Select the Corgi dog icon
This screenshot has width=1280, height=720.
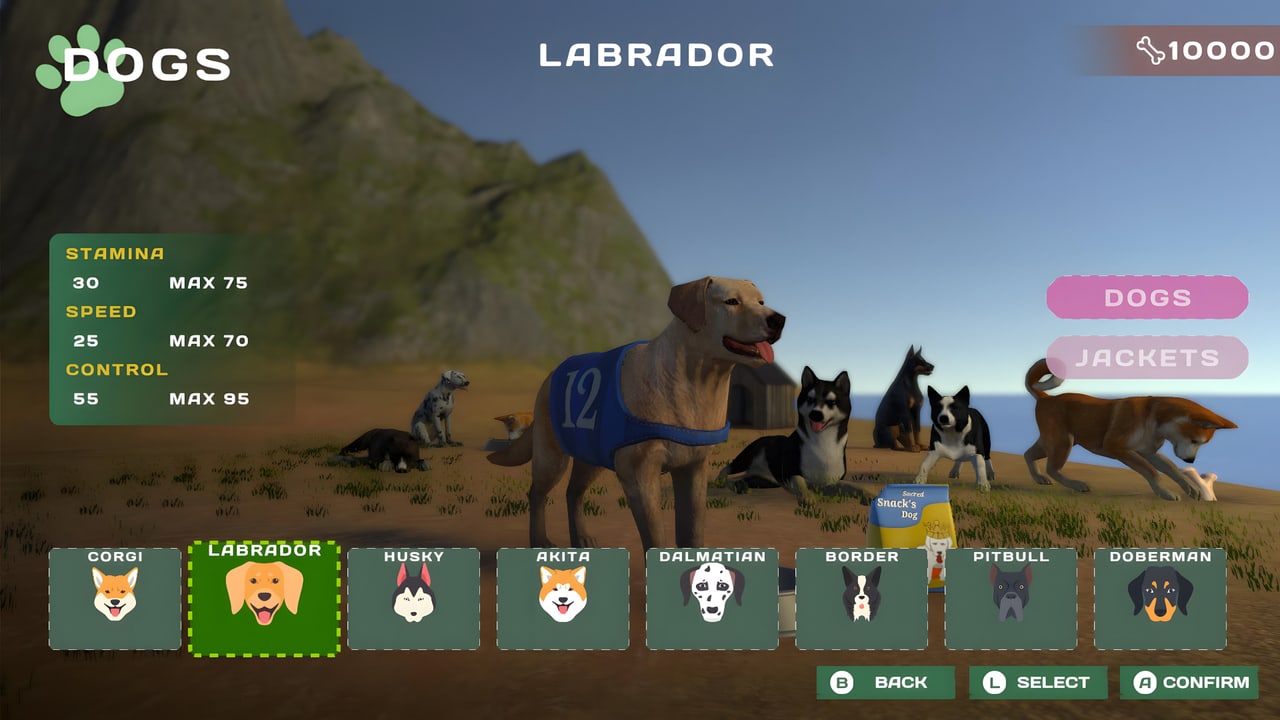point(114,598)
